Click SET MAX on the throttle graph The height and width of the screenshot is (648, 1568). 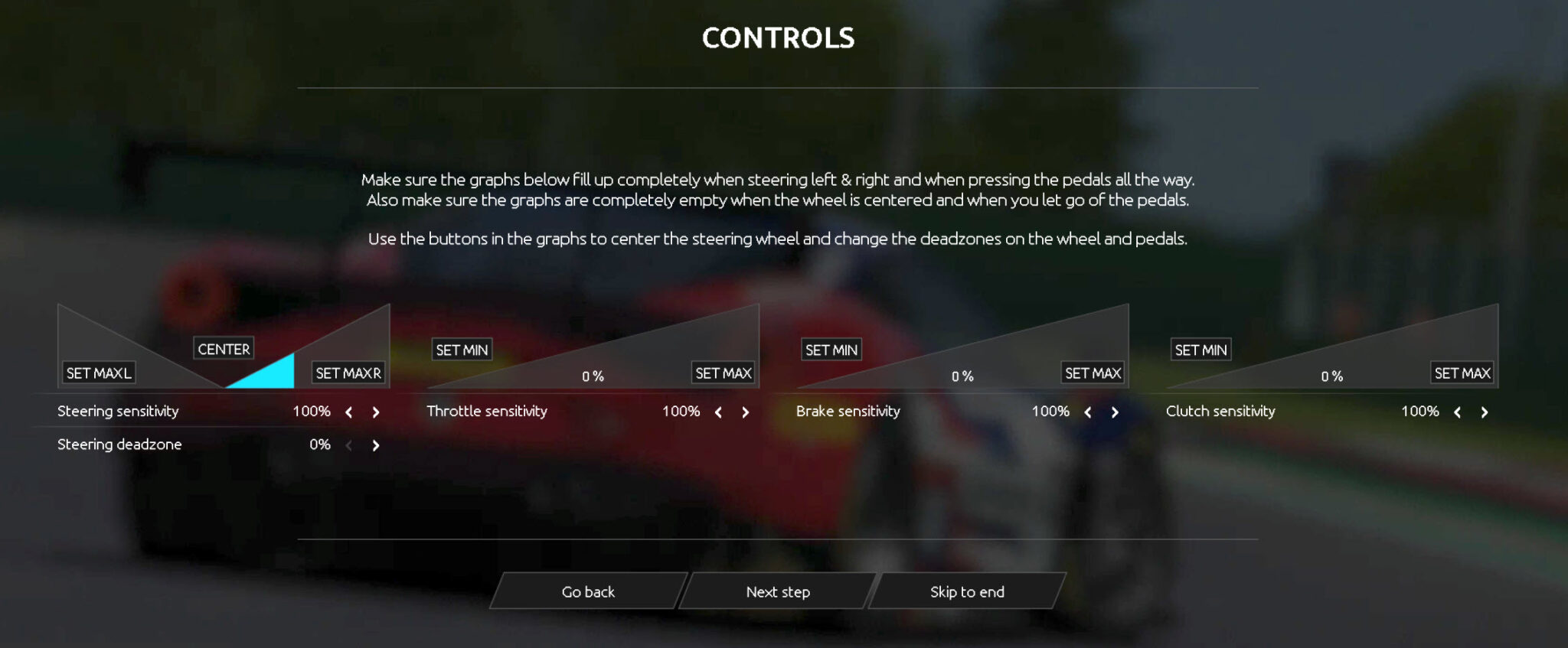coord(722,373)
